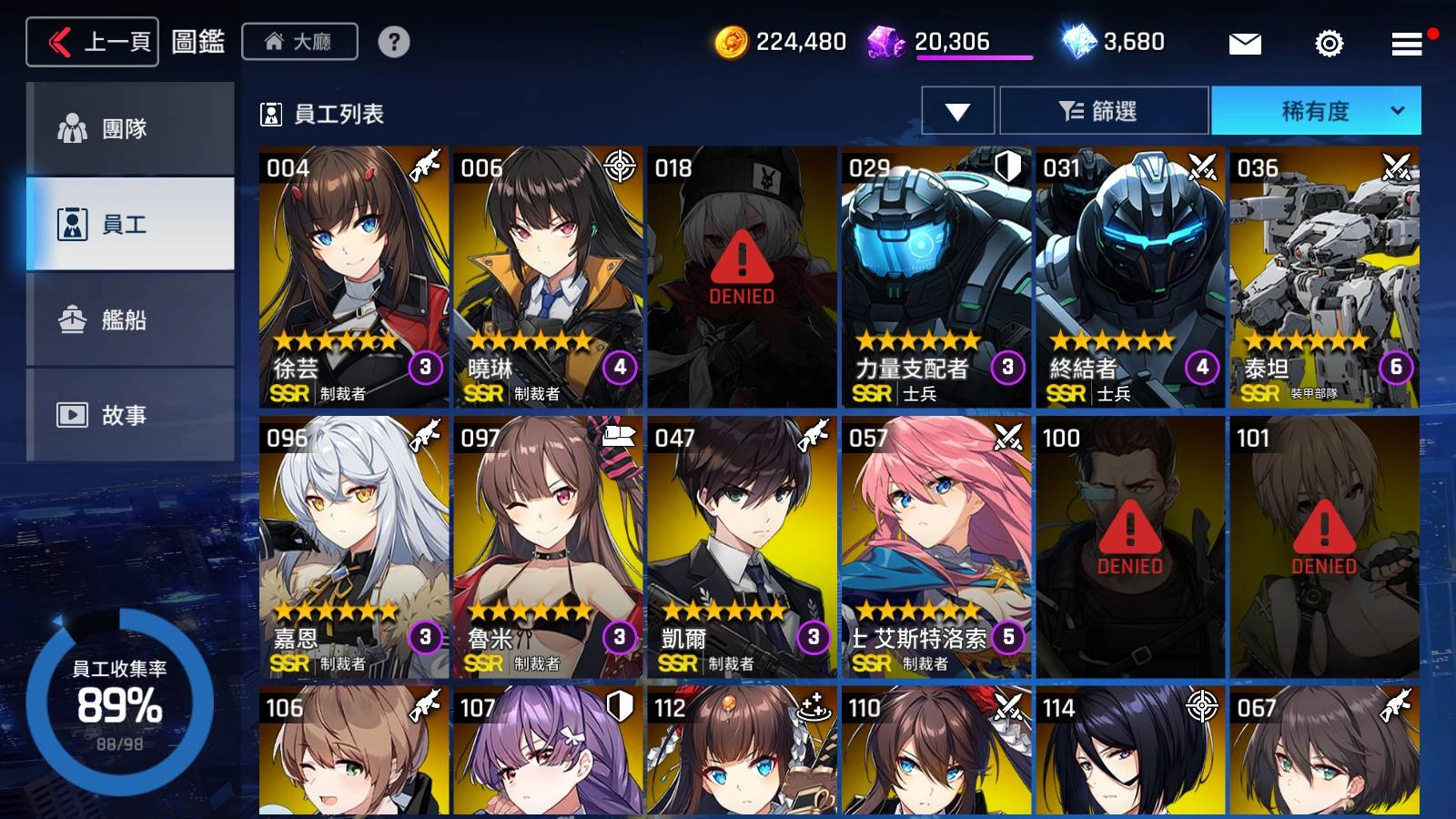Open the question mark help

pyautogui.click(x=393, y=42)
